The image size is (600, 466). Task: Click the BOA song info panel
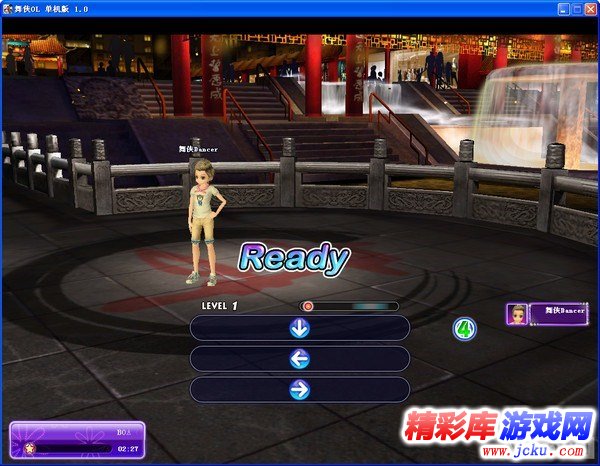point(77,441)
